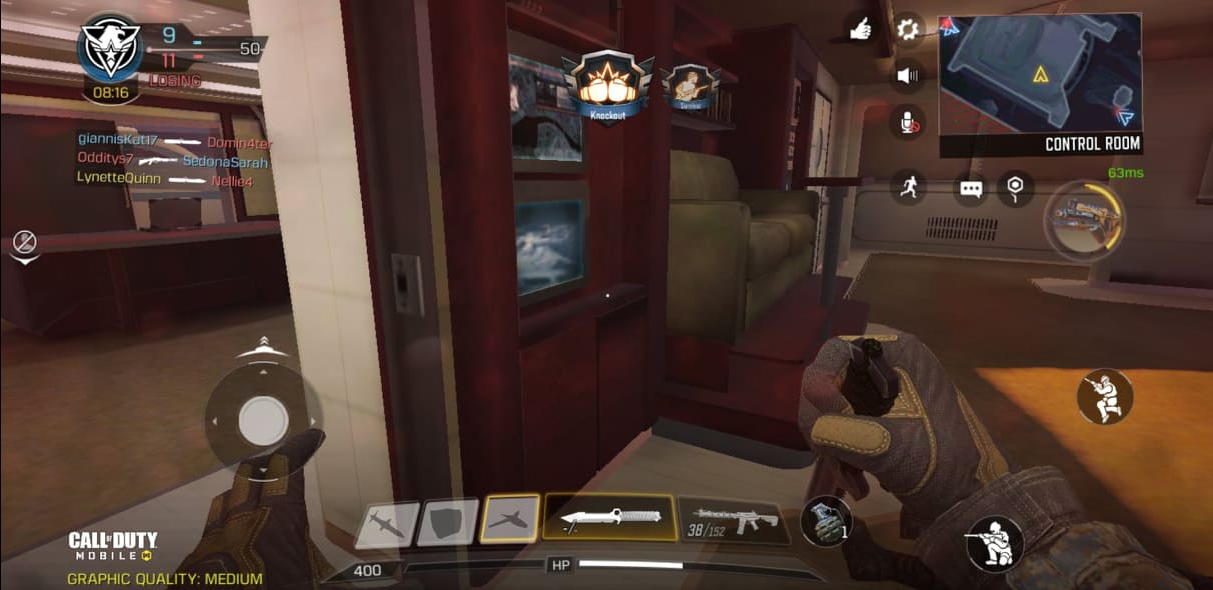Toggle the speaker audio button

click(x=907, y=75)
